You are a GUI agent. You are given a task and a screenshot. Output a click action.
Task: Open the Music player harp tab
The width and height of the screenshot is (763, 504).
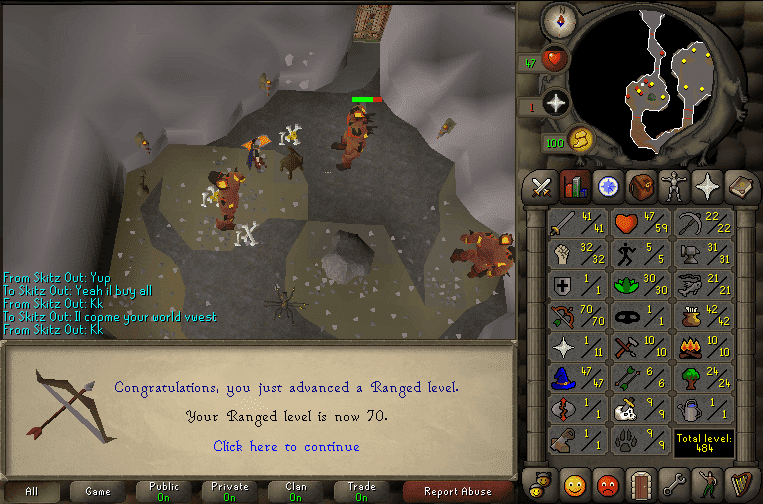738,483
